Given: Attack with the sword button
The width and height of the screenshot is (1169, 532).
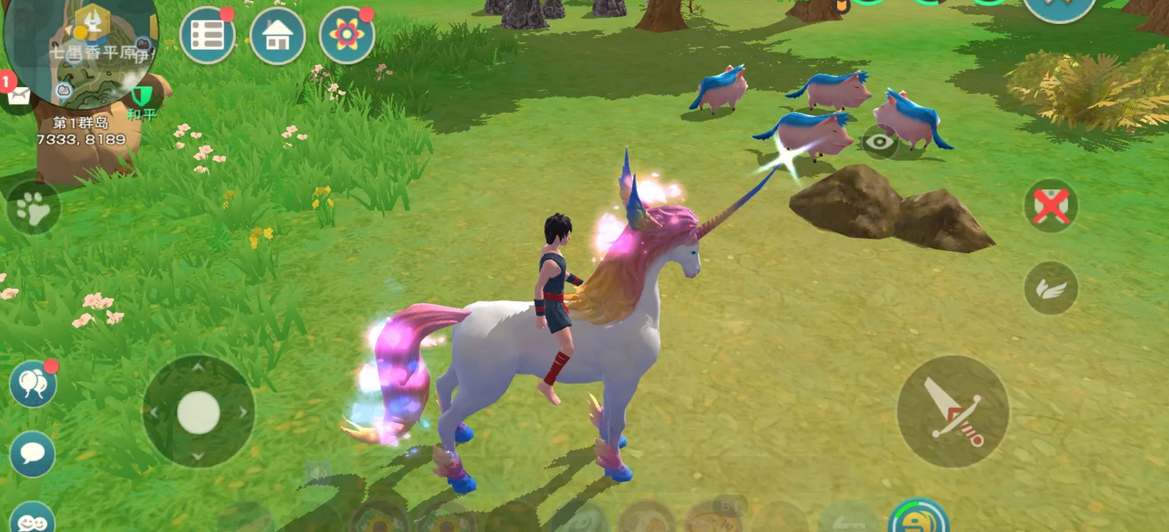Looking at the screenshot, I should [x=952, y=411].
